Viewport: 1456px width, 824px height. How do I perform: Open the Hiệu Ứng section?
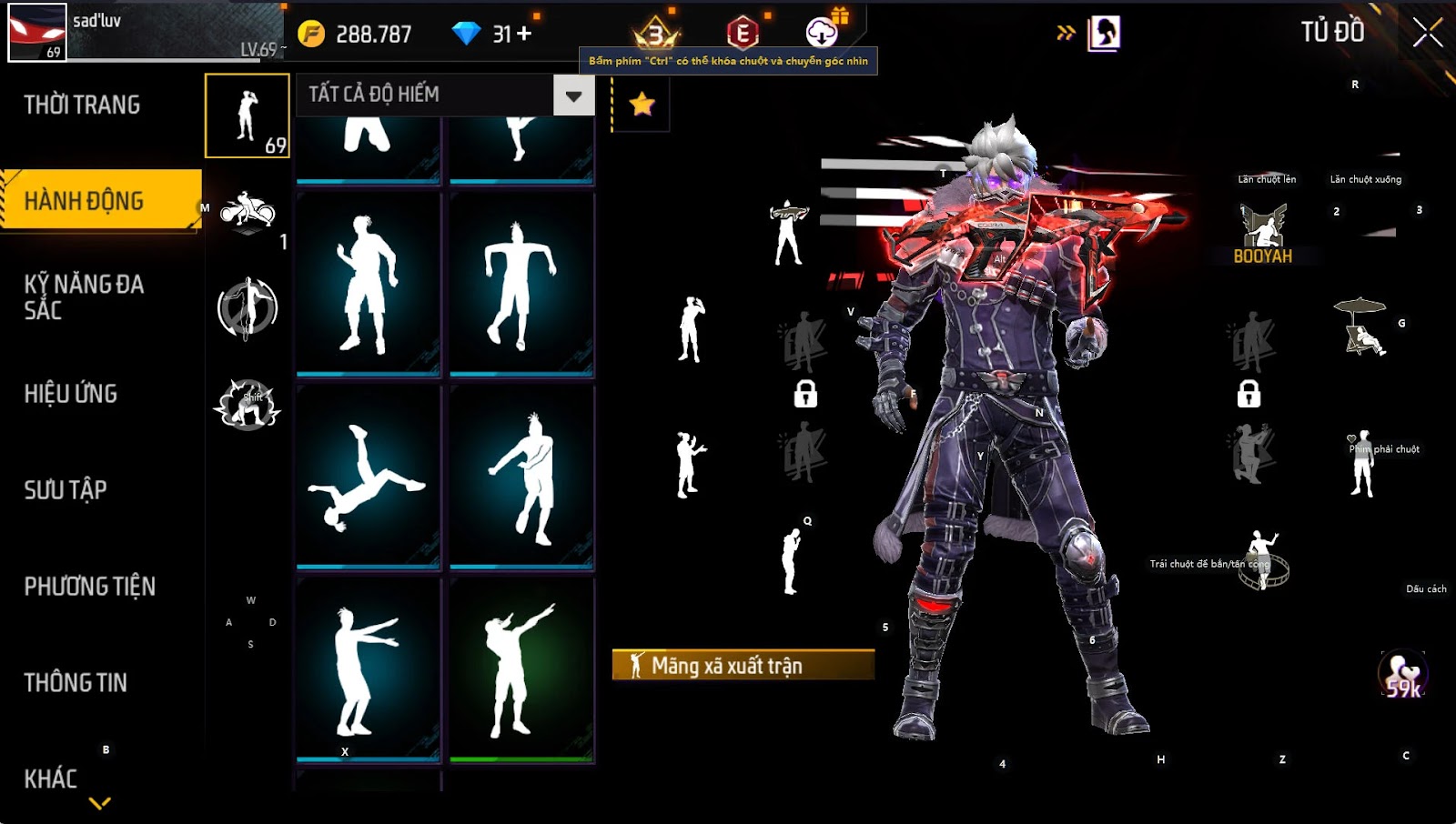[x=71, y=394]
